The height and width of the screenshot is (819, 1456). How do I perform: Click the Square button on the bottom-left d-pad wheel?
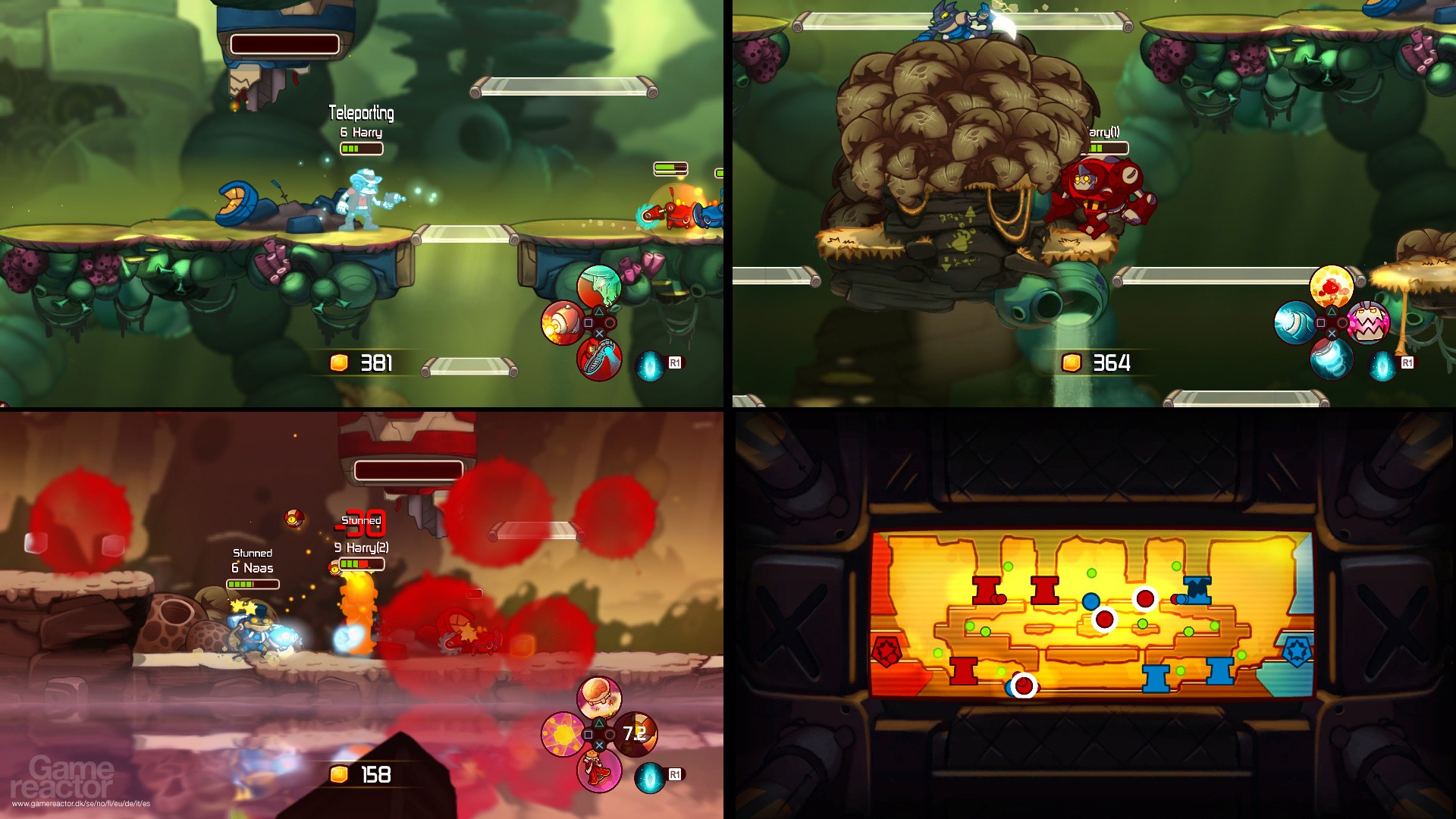pos(588,734)
